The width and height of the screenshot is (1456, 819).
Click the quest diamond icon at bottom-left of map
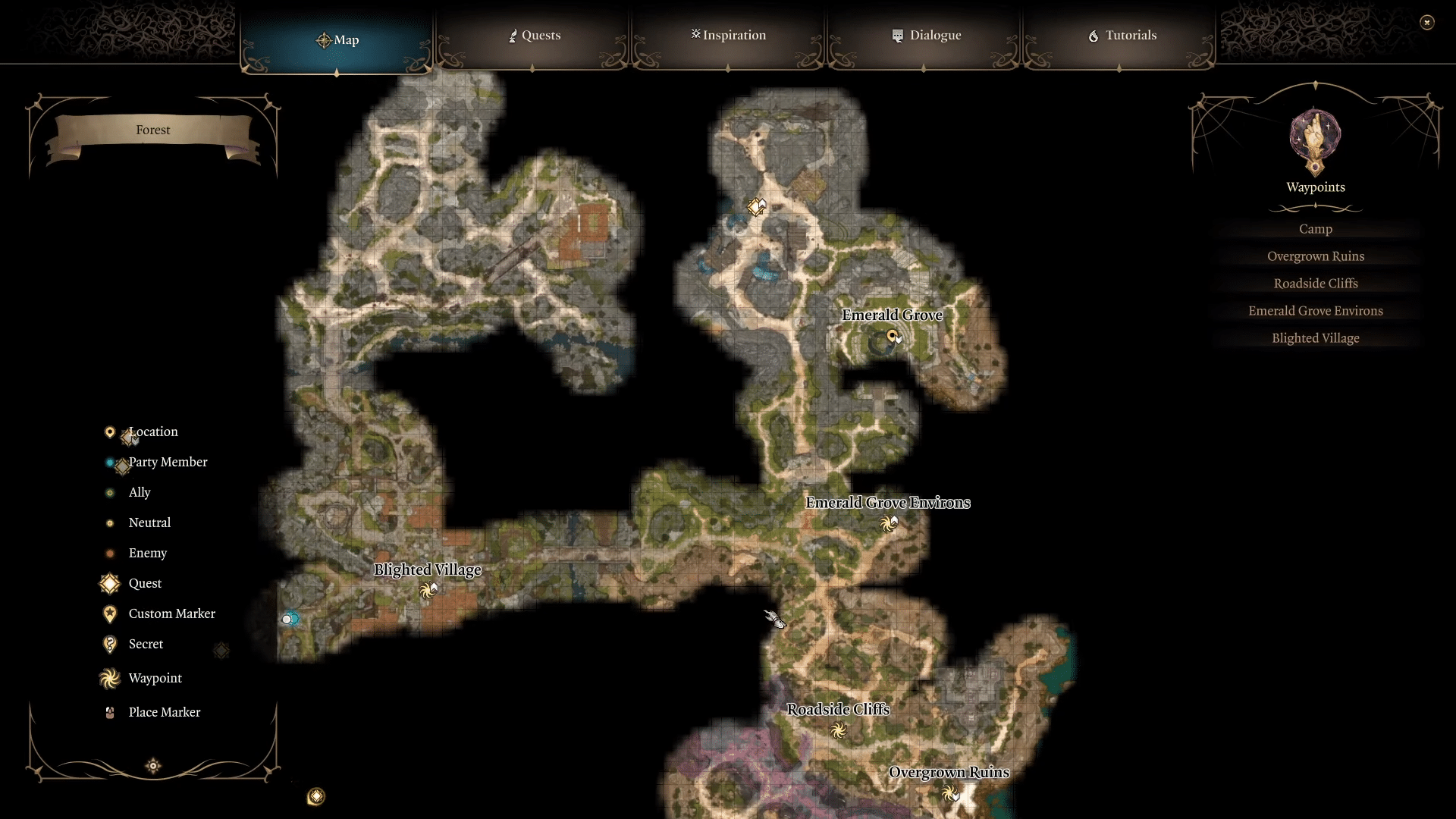coord(316,797)
